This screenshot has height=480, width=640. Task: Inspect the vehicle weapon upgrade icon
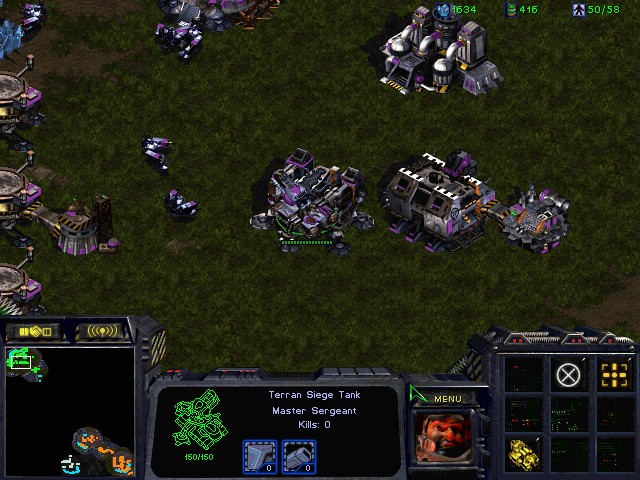pos(299,457)
